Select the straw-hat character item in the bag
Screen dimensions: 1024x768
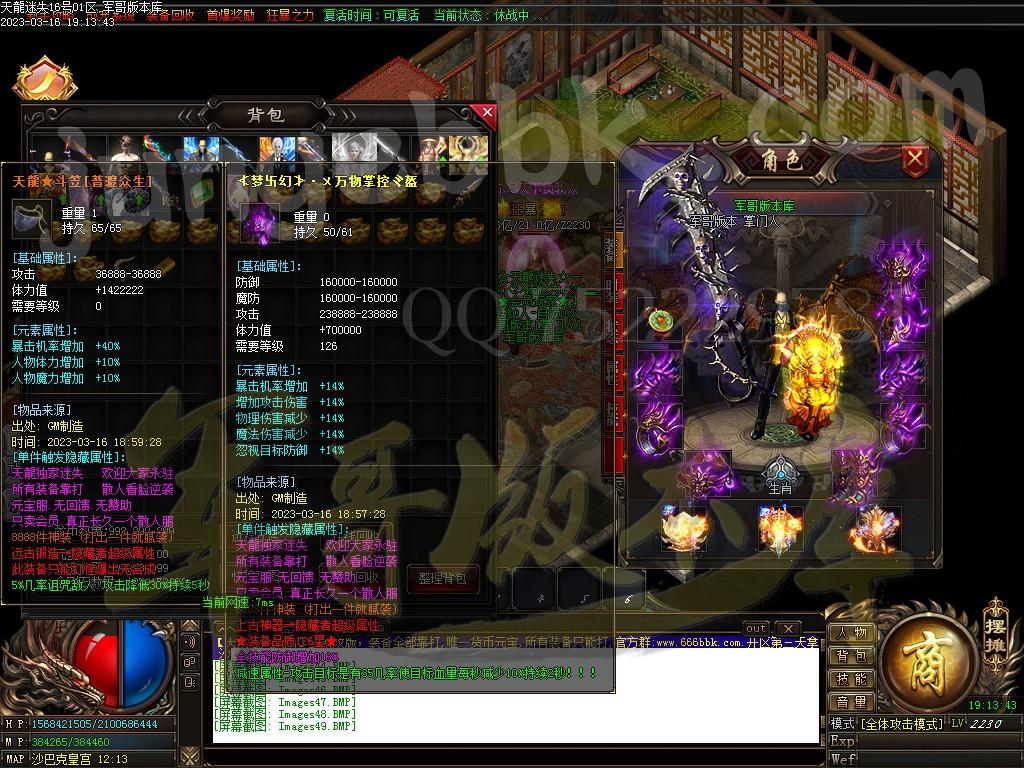coord(429,151)
